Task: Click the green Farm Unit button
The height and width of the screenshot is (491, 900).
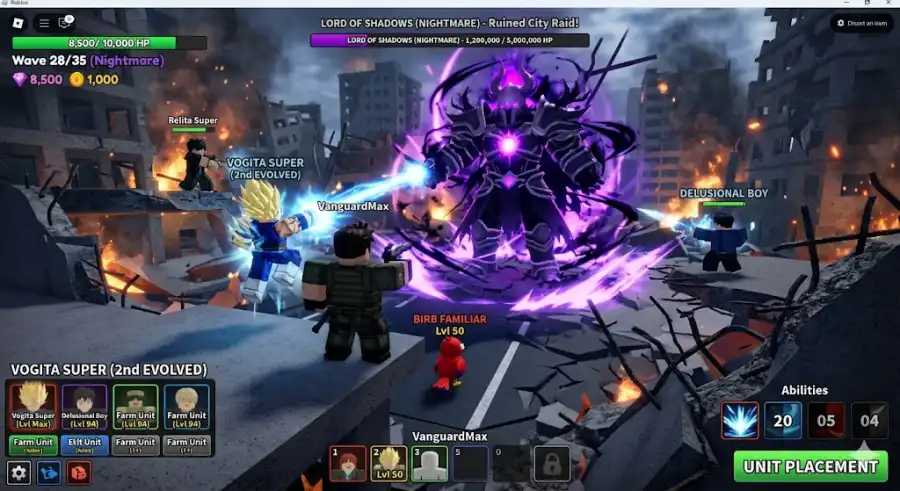Action: pyautogui.click(x=31, y=444)
